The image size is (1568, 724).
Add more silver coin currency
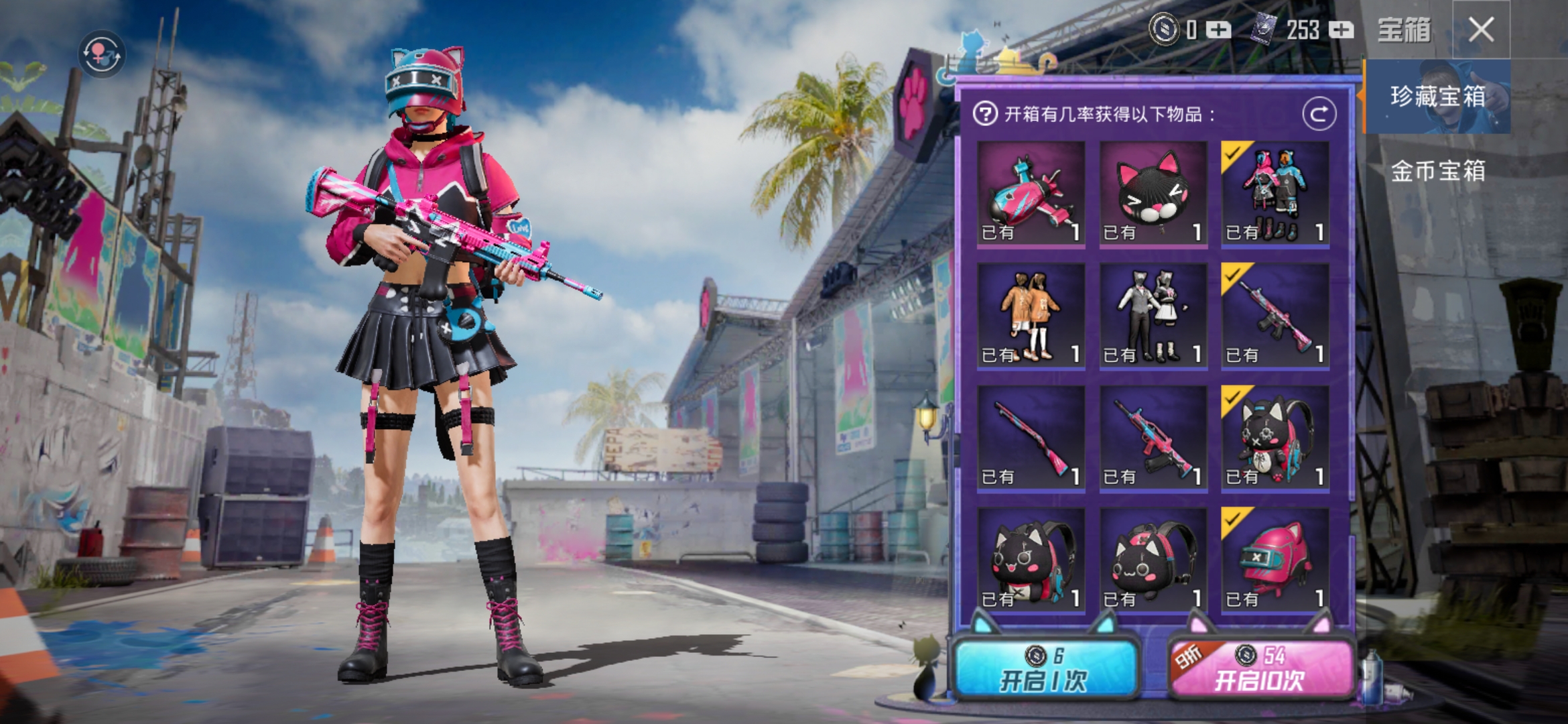(1218, 30)
